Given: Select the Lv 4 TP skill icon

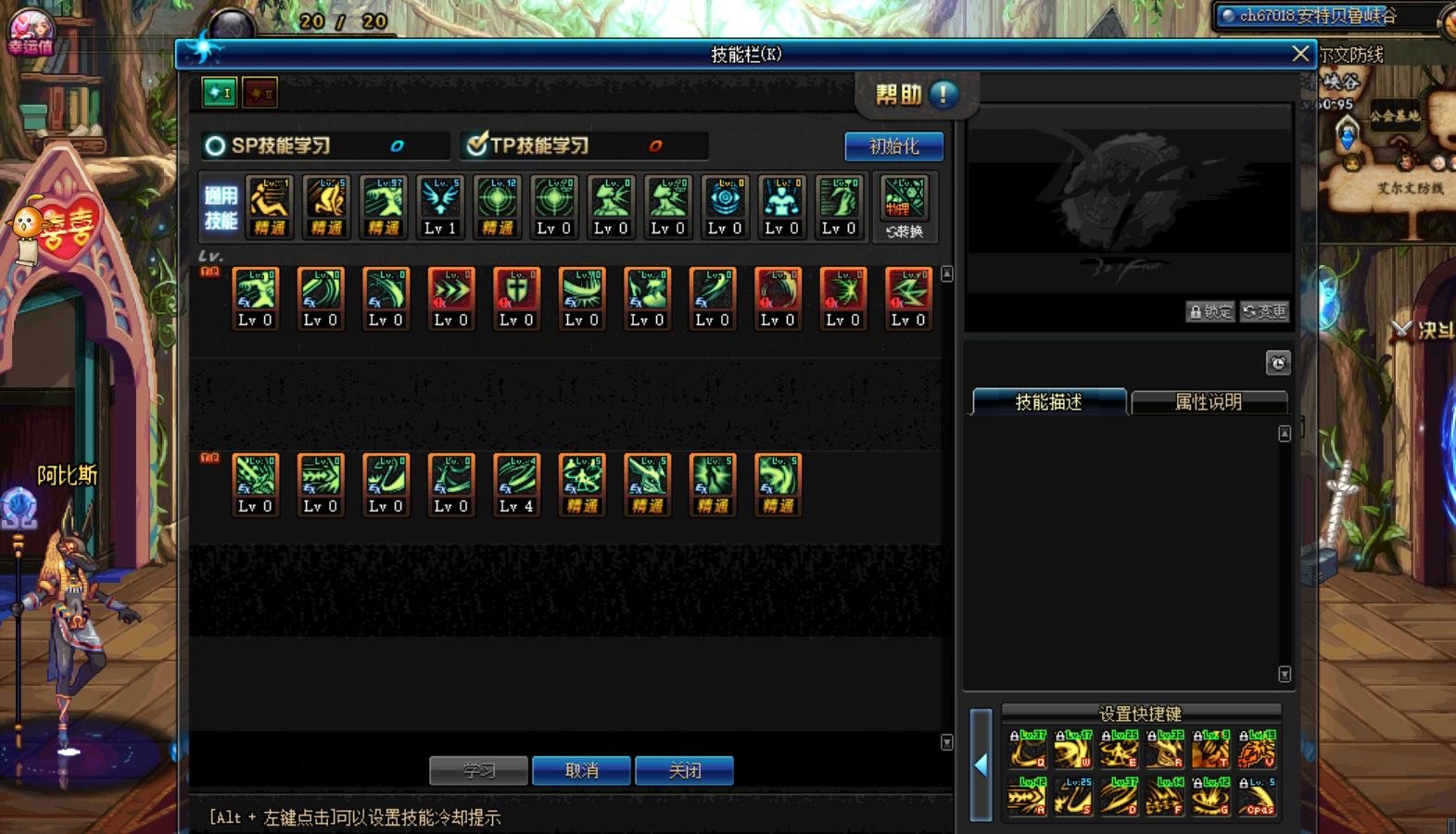Looking at the screenshot, I should (x=516, y=485).
